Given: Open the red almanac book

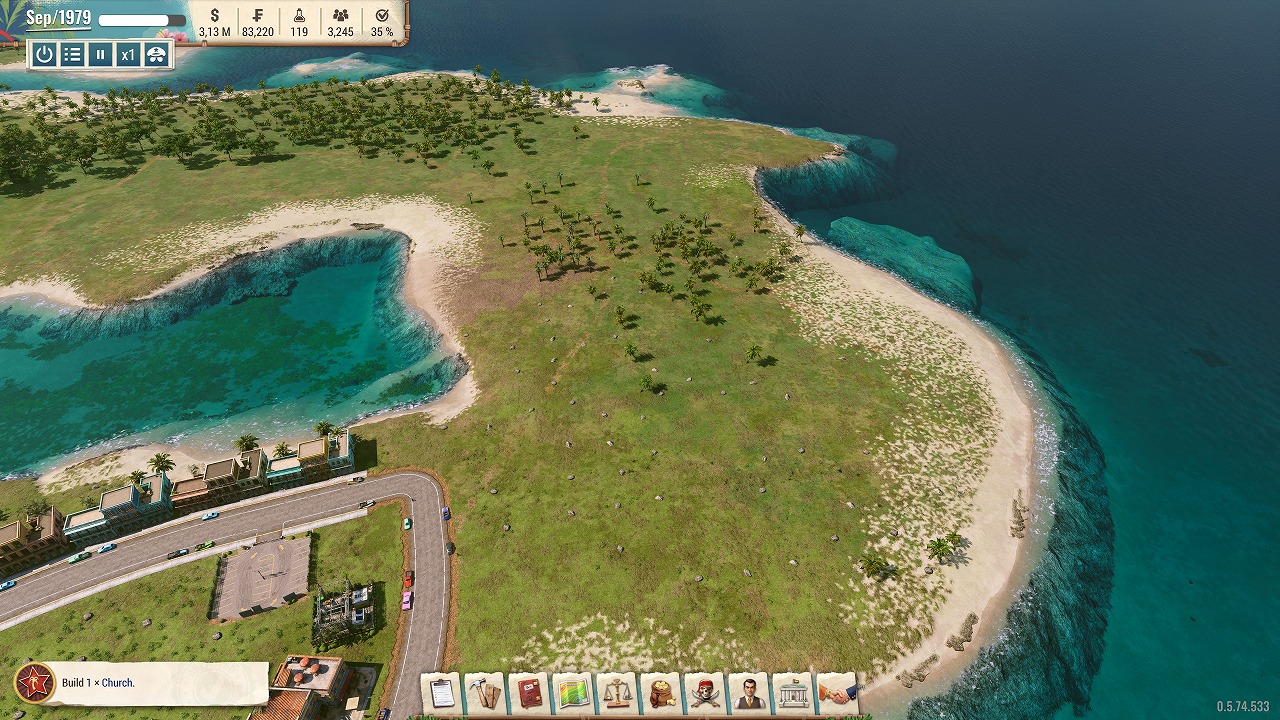Looking at the screenshot, I should (528, 693).
